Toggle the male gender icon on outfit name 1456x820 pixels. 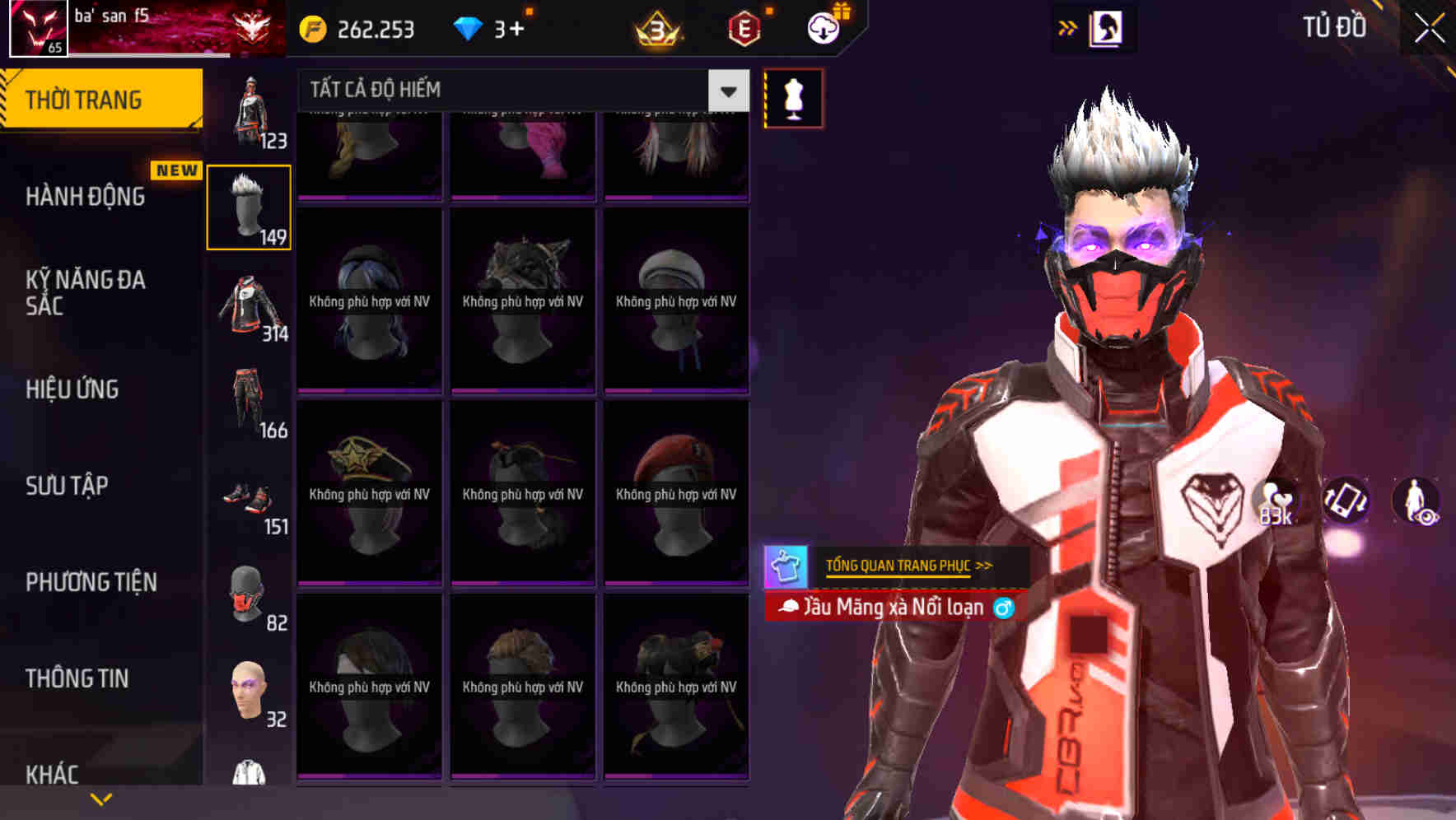(x=1006, y=607)
